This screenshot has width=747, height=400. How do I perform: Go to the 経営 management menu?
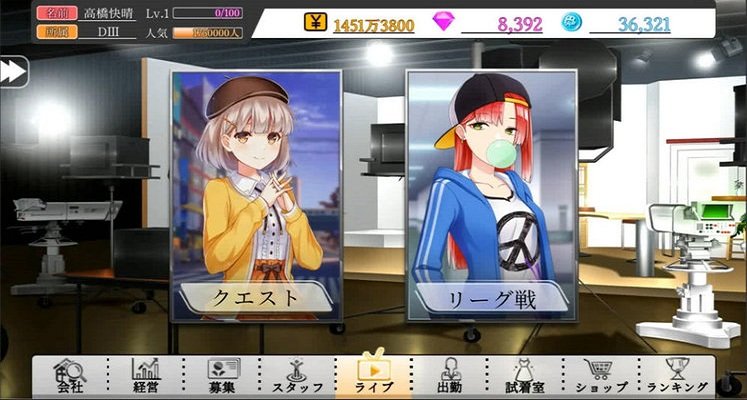(146, 376)
